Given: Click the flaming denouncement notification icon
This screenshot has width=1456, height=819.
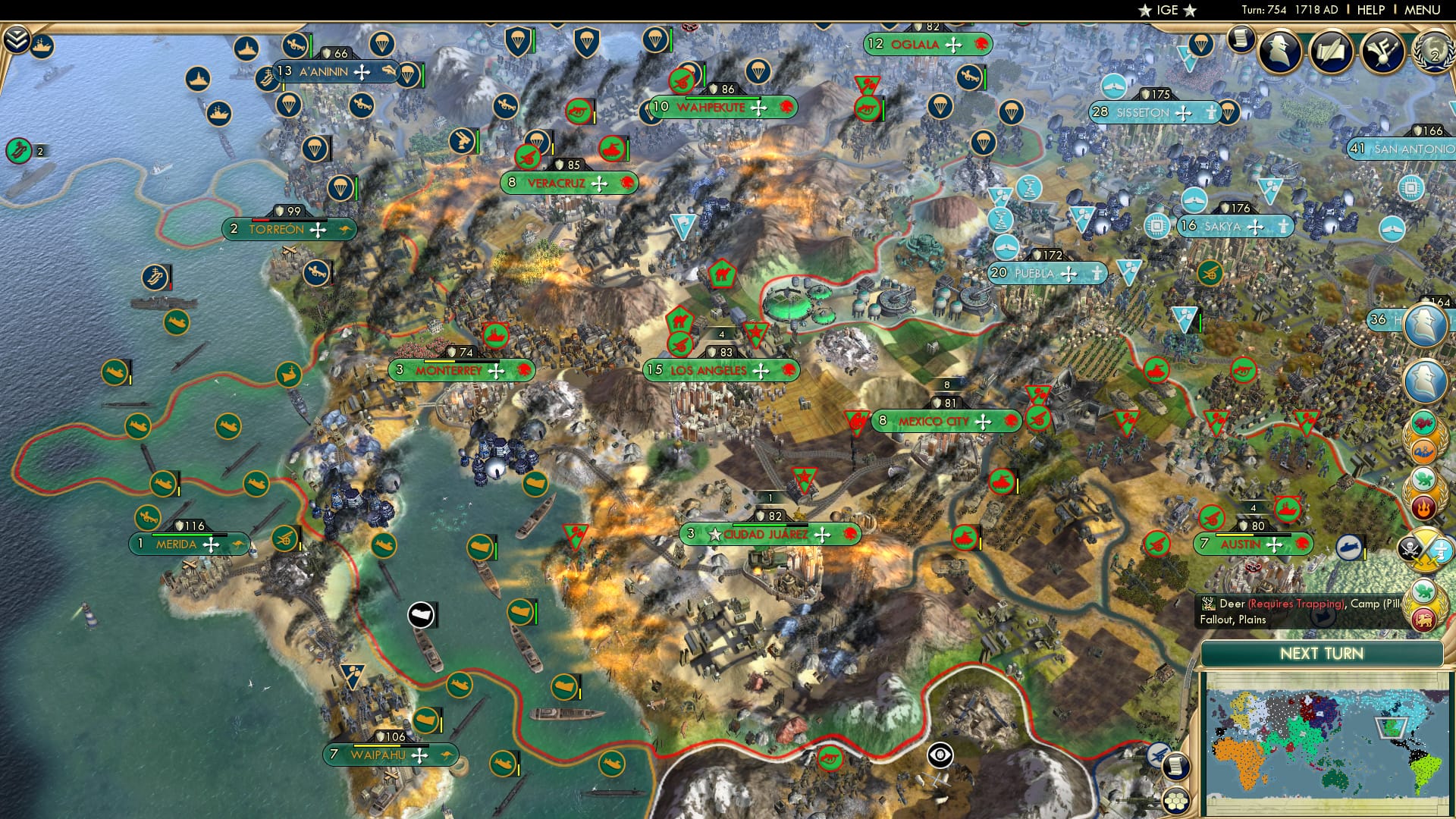Looking at the screenshot, I should tap(1423, 507).
